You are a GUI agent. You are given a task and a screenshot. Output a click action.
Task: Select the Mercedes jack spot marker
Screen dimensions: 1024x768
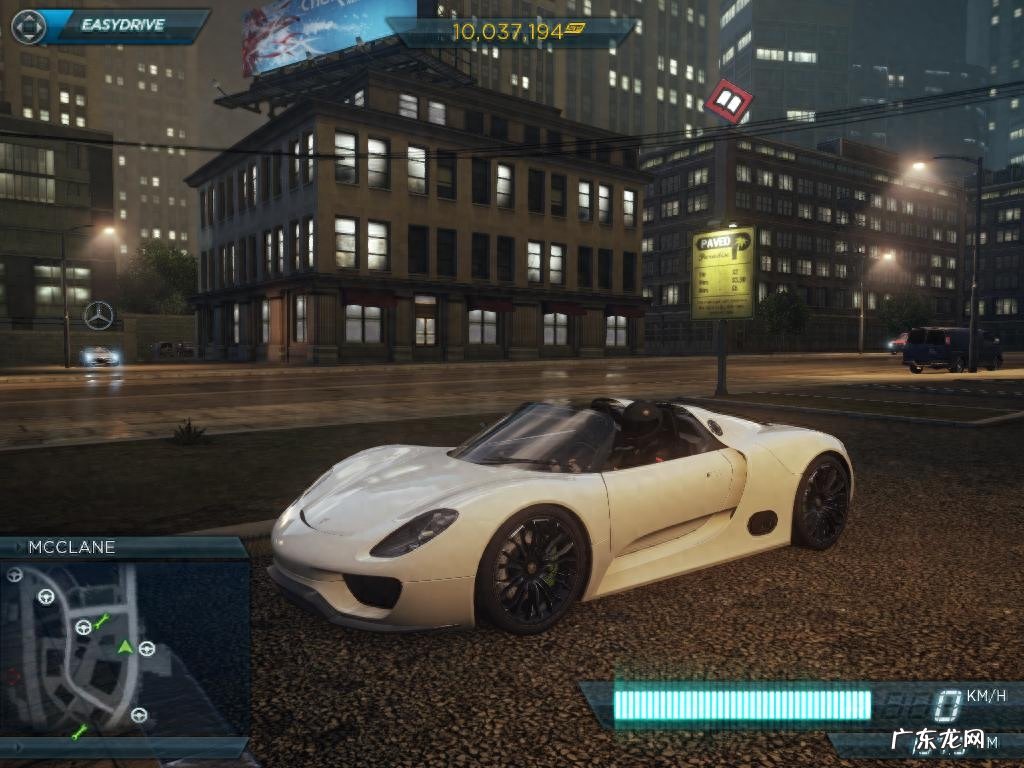pos(98,316)
